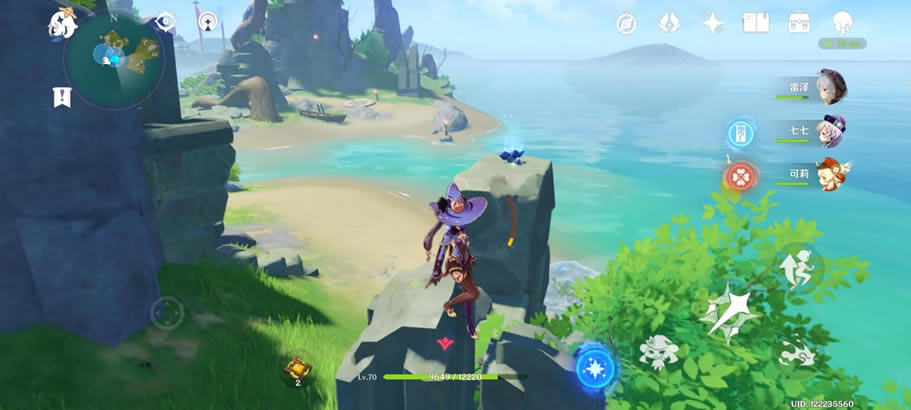Open the adventurer handbook book icon

click(x=756, y=23)
